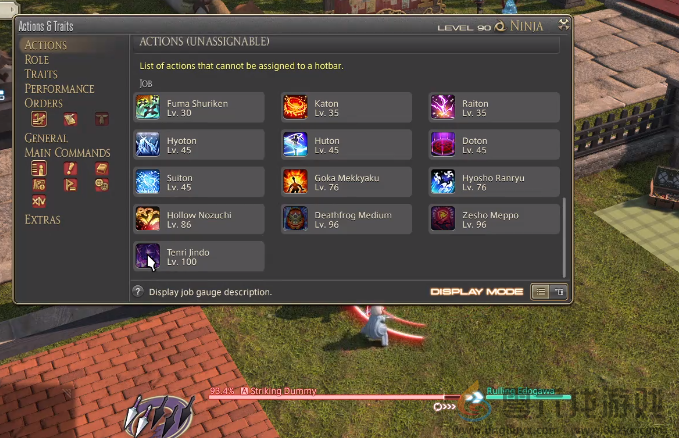Select the Zesho Meppo action

494,219
